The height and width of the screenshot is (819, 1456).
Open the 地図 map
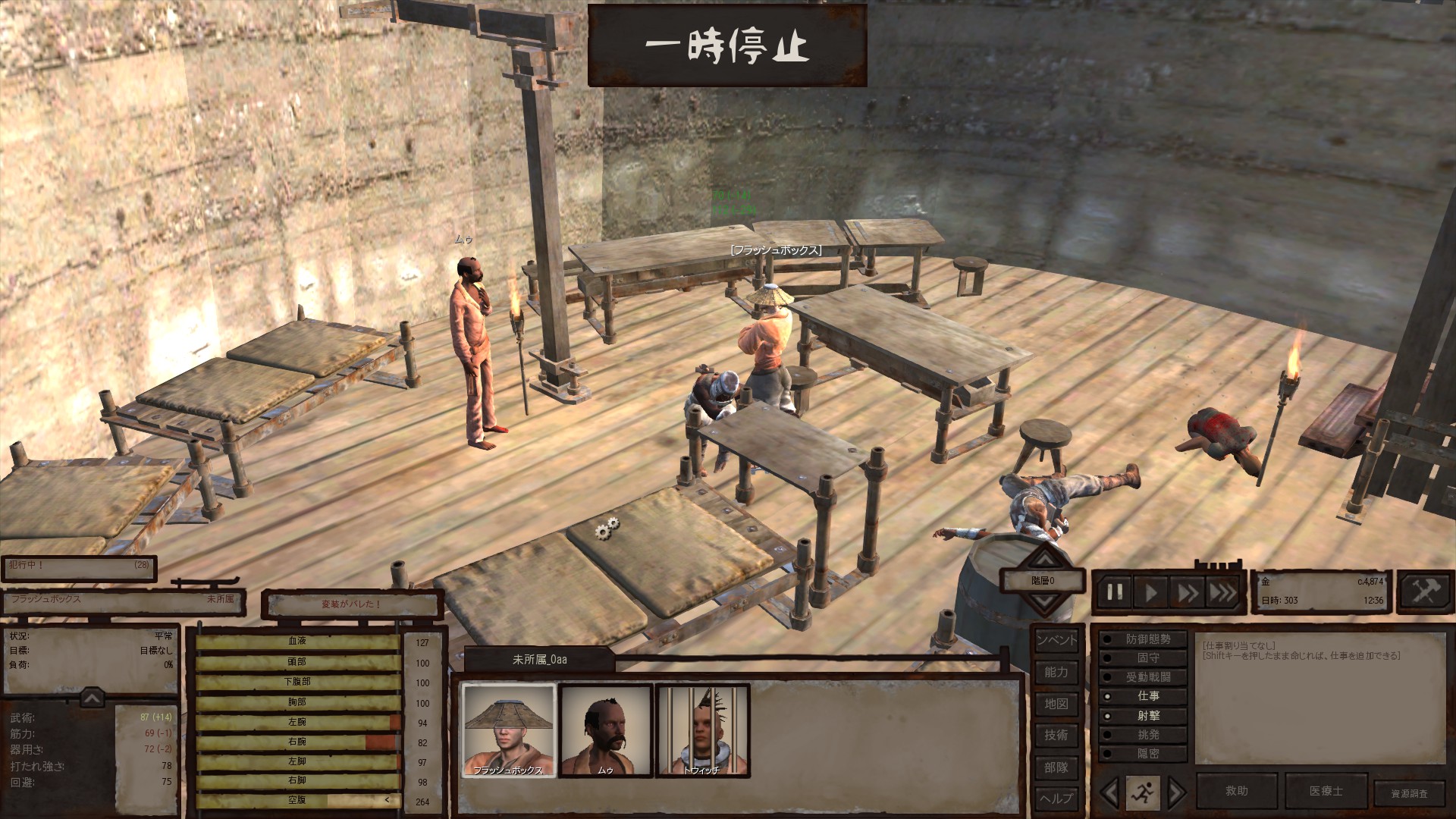pyautogui.click(x=1056, y=704)
